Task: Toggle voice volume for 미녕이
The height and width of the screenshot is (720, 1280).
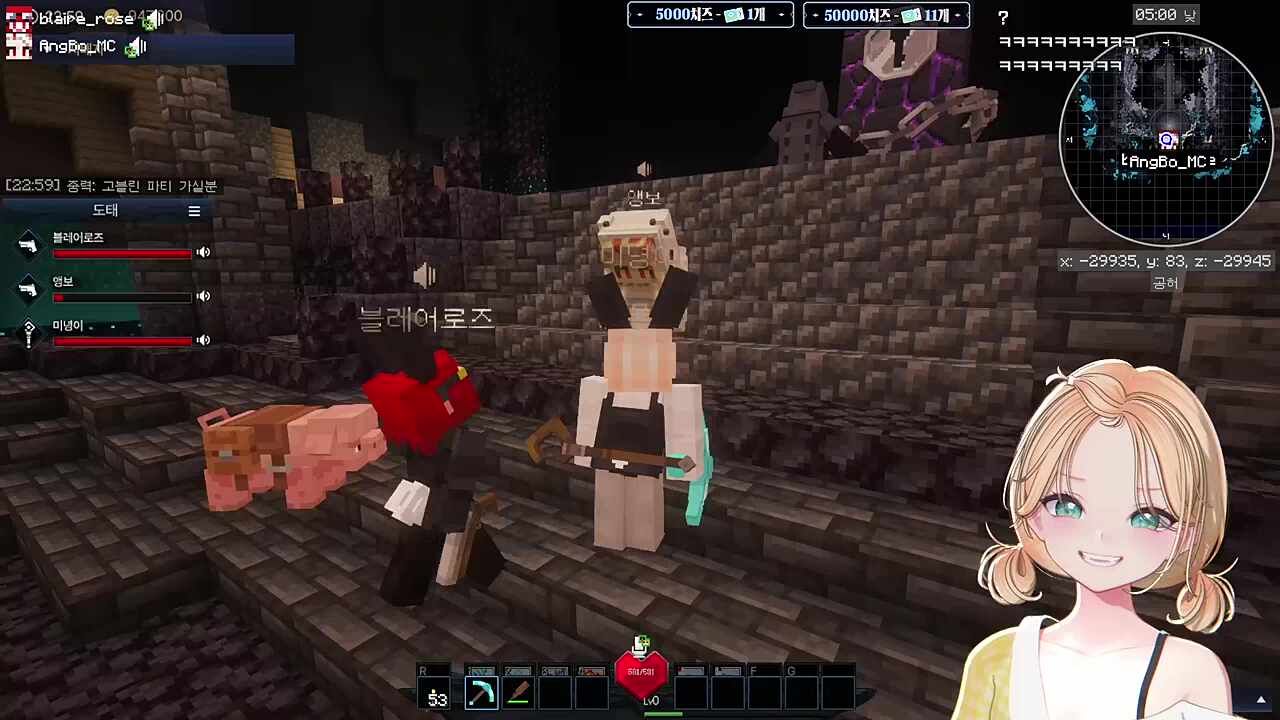Action: [x=203, y=340]
